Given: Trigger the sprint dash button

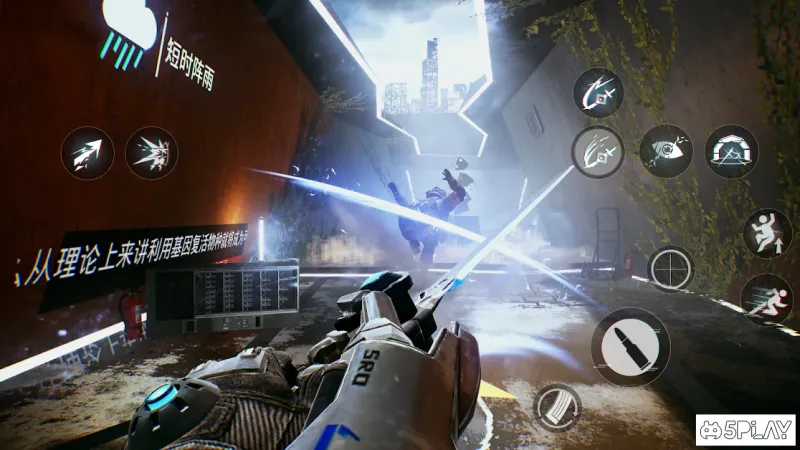Looking at the screenshot, I should 767,299.
